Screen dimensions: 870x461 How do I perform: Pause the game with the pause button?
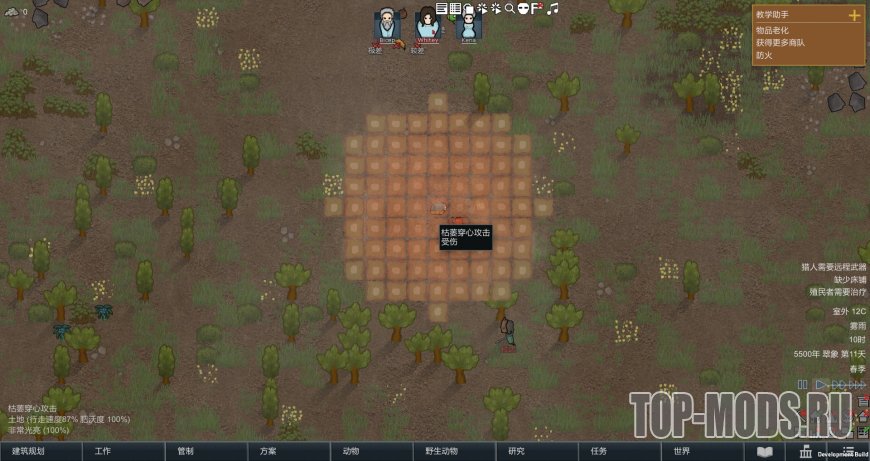tap(802, 384)
